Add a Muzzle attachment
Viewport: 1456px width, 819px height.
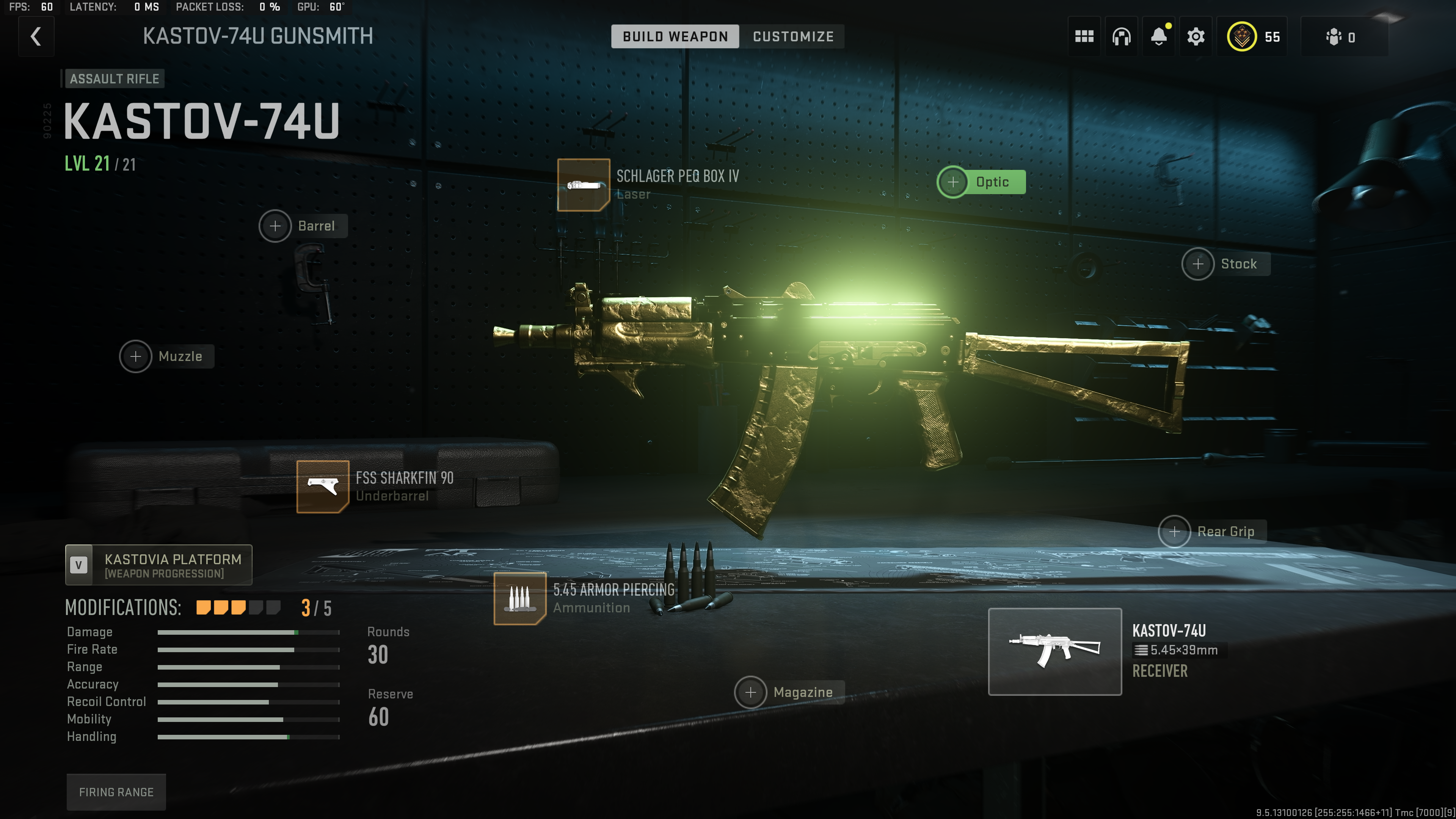pyautogui.click(x=136, y=357)
